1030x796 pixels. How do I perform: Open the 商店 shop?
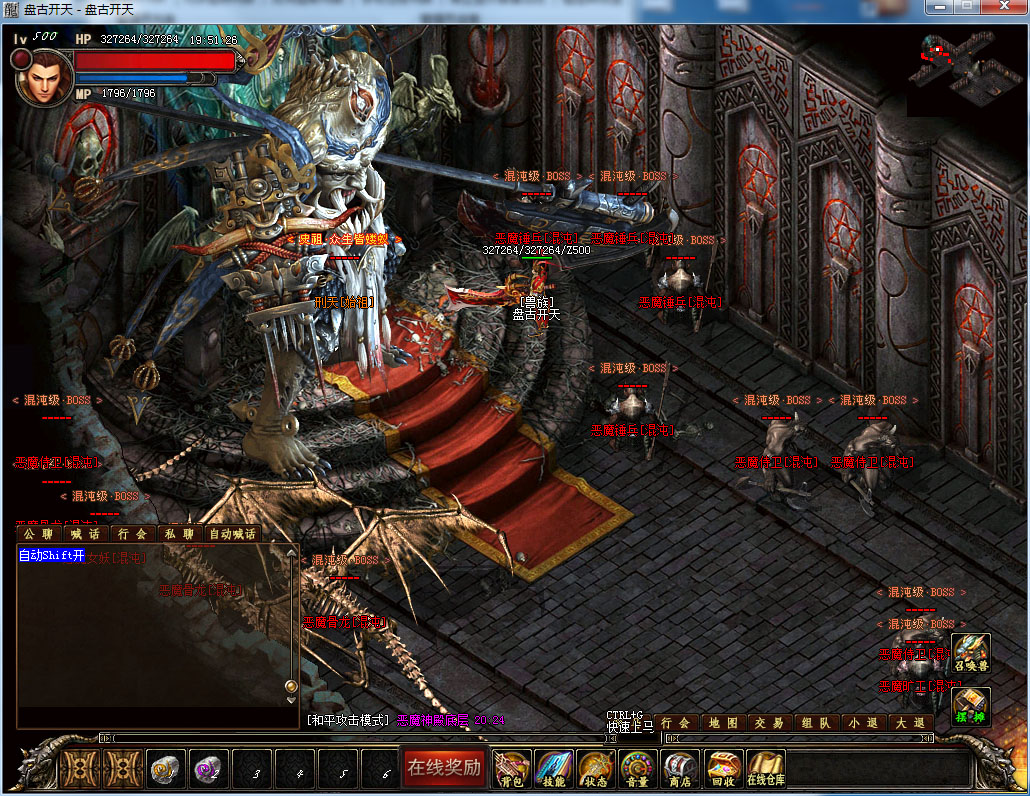680,769
